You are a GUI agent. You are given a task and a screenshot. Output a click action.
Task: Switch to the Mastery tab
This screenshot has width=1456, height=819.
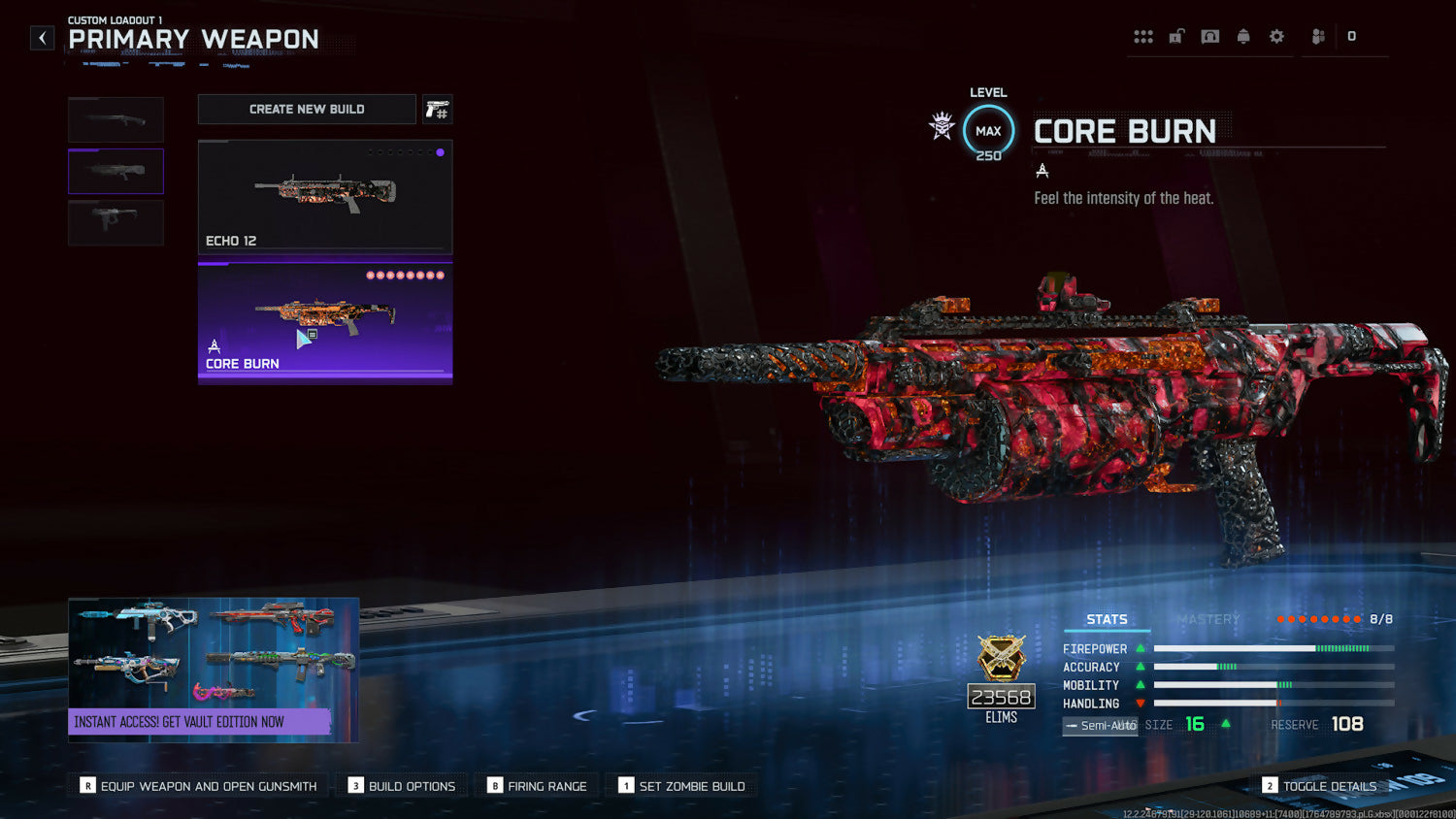pos(1208,619)
